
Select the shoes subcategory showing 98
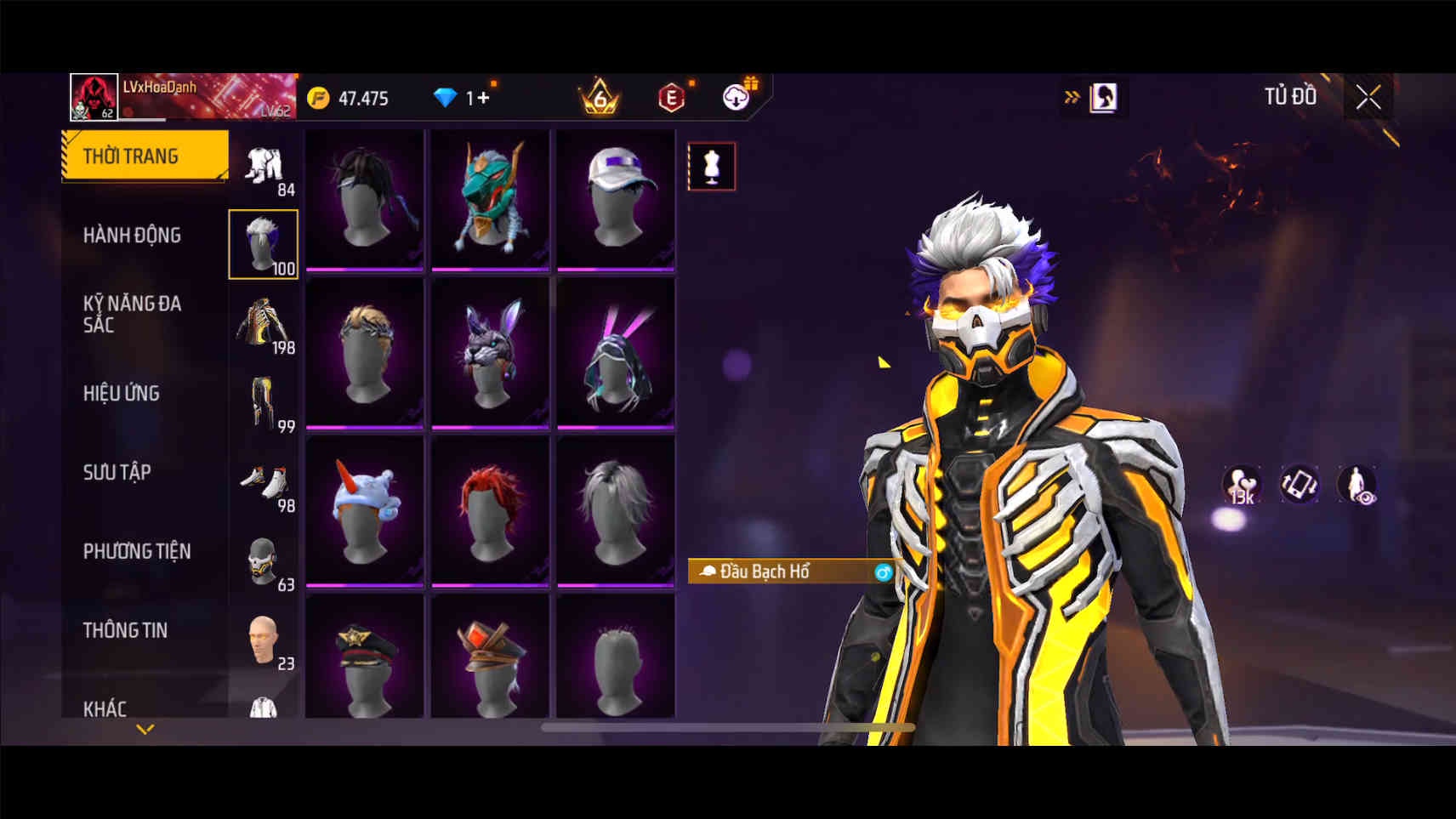point(264,481)
